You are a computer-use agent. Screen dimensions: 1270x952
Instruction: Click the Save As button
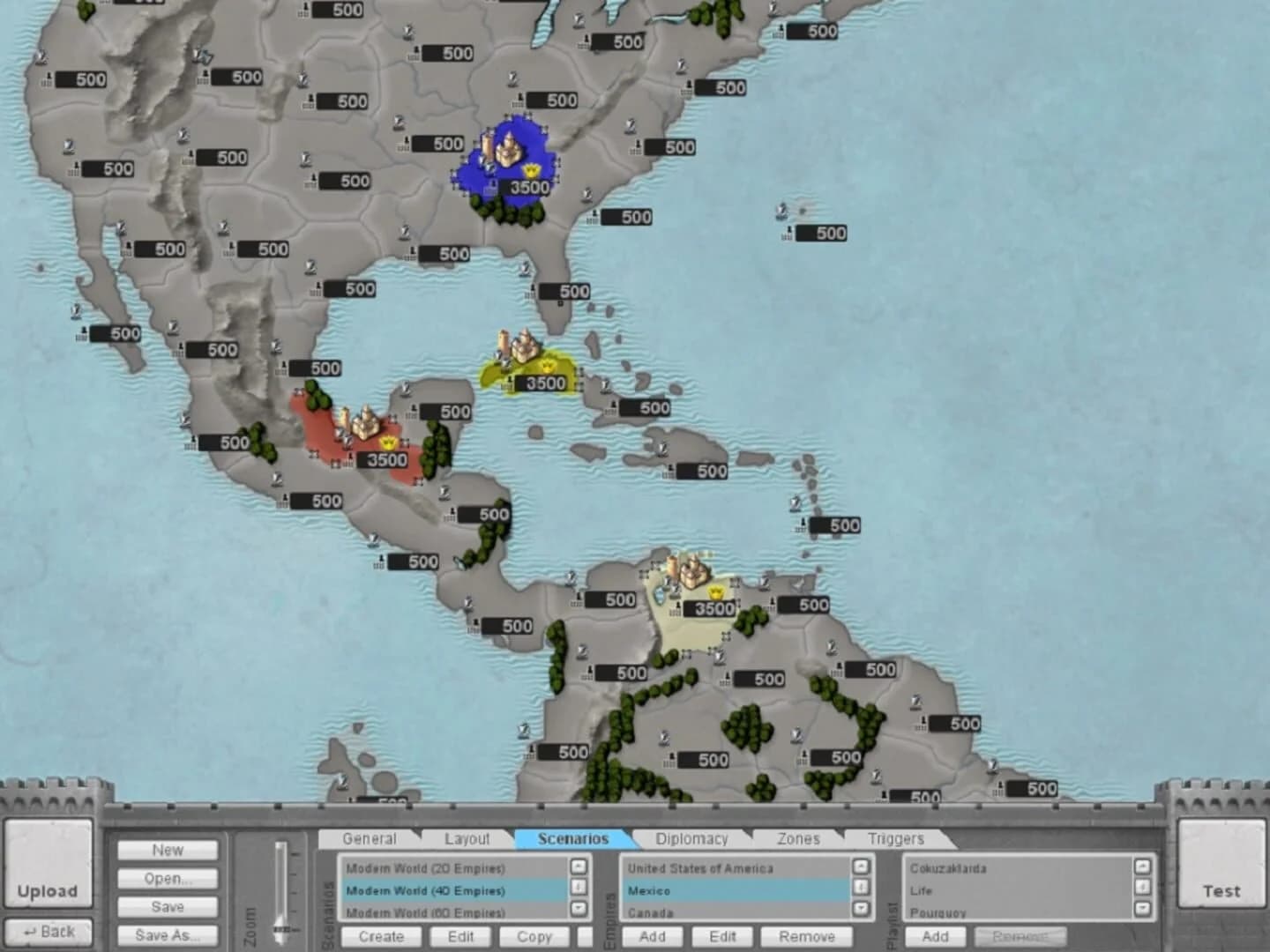click(168, 935)
